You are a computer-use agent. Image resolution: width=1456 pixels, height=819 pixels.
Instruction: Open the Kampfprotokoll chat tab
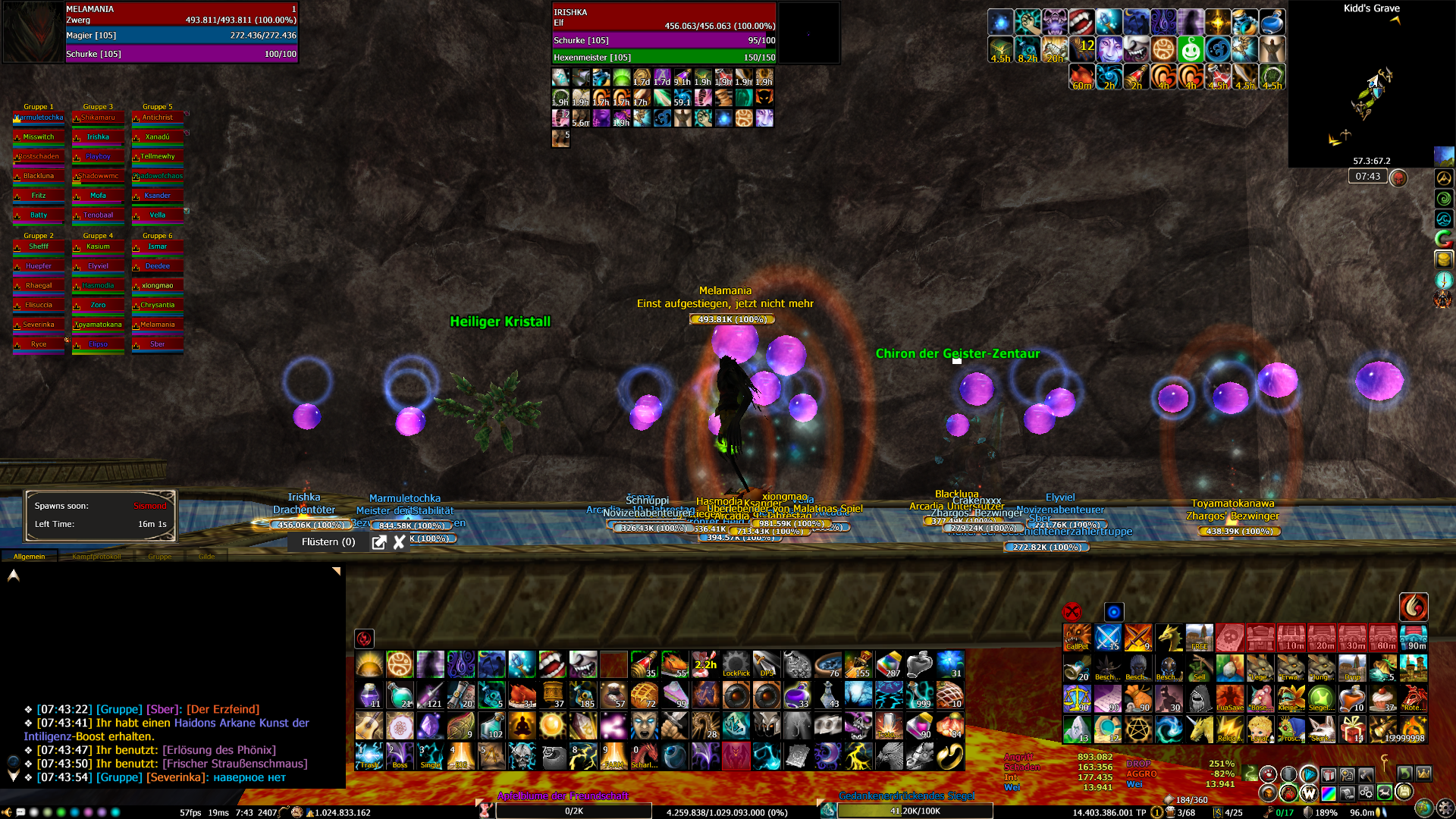[x=96, y=557]
